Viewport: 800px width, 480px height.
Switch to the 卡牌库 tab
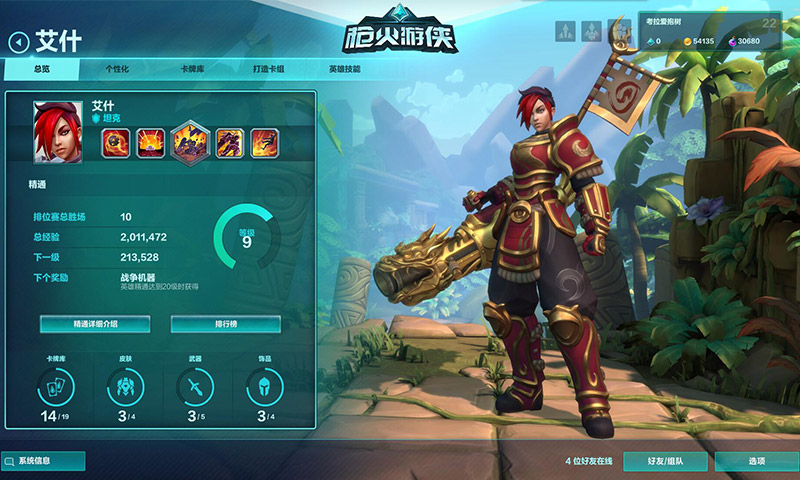(192, 69)
